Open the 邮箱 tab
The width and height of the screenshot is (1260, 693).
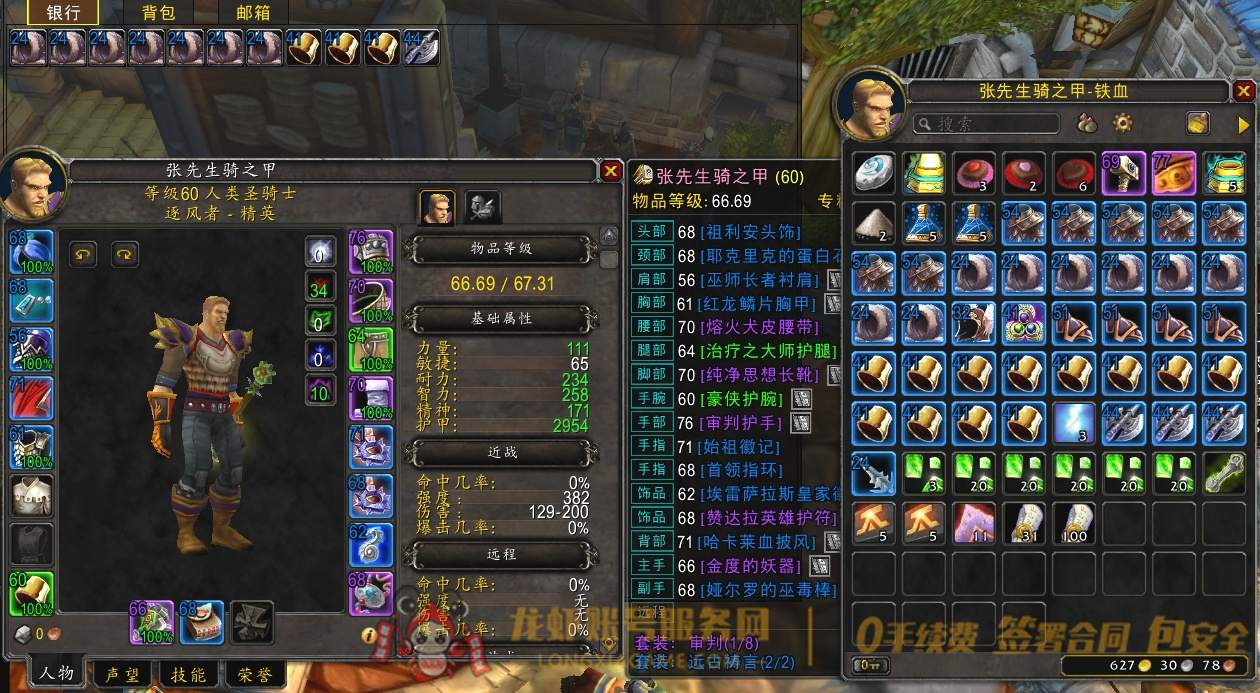click(252, 13)
